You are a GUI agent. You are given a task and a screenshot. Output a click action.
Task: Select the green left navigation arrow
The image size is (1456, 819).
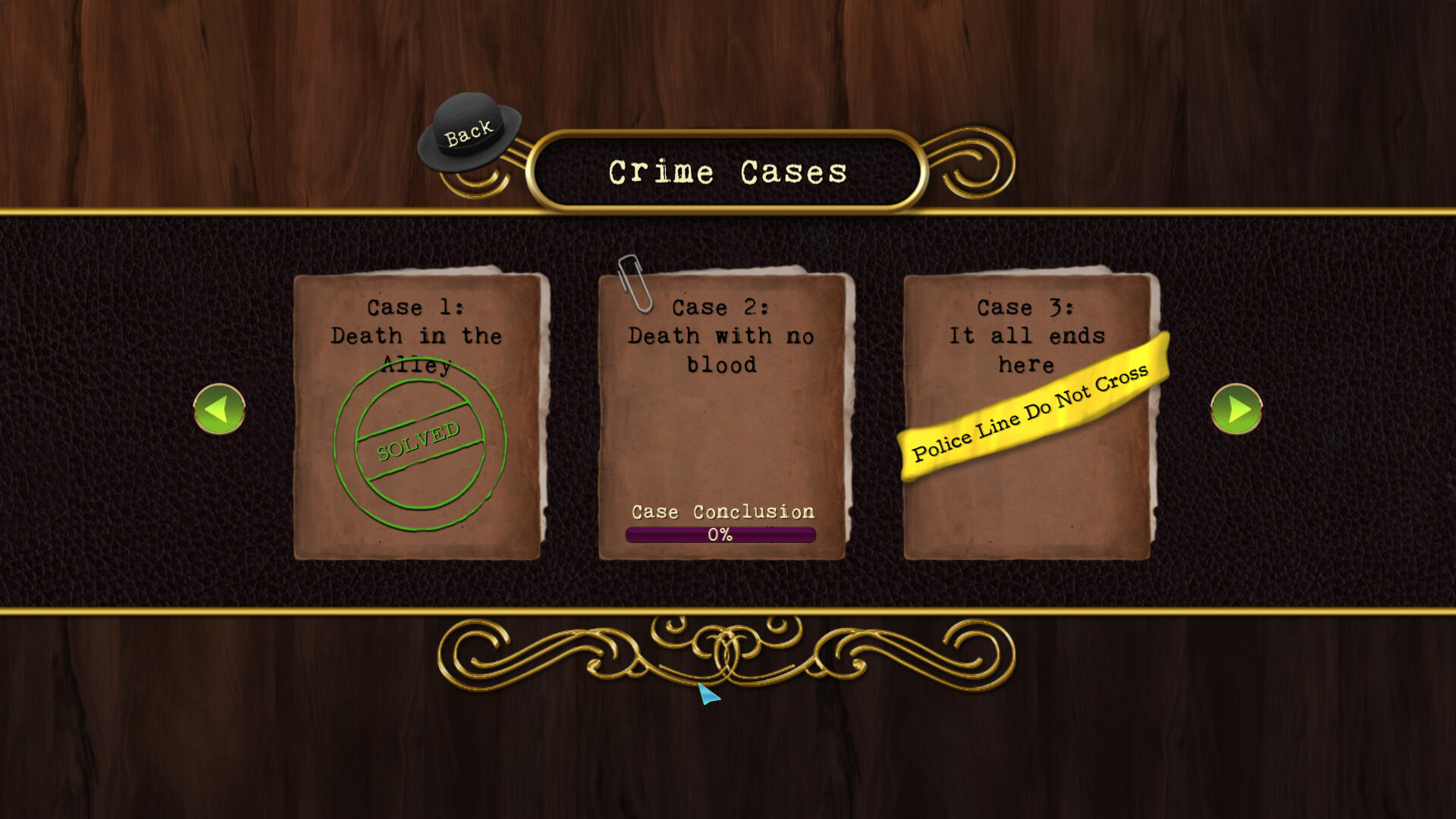tap(219, 408)
